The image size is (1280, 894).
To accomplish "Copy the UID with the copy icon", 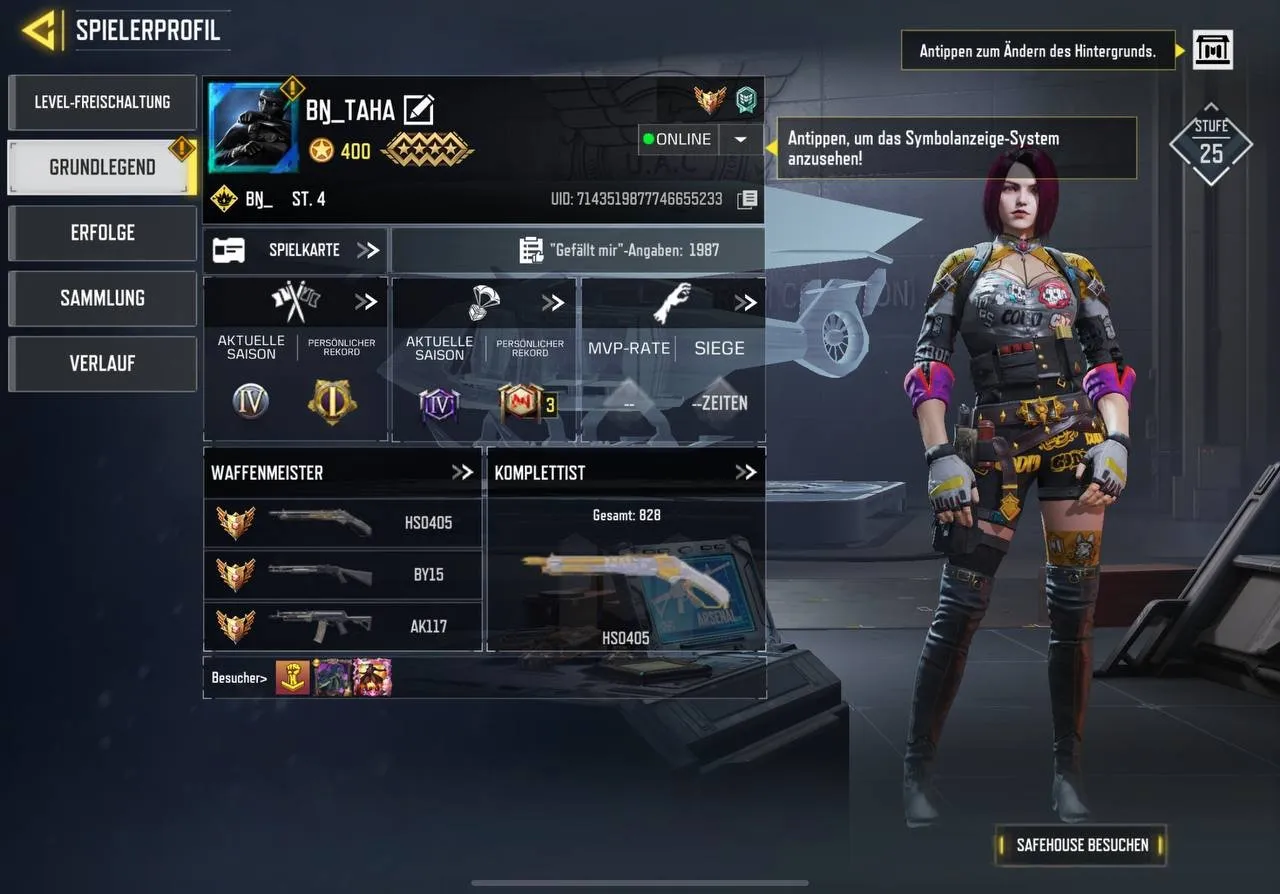I will click(x=746, y=199).
